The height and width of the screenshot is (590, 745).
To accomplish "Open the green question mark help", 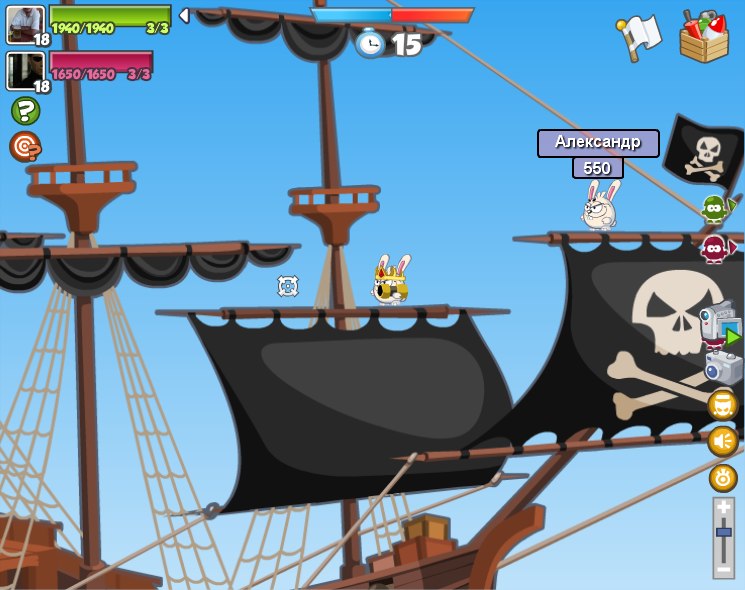I will point(25,110).
